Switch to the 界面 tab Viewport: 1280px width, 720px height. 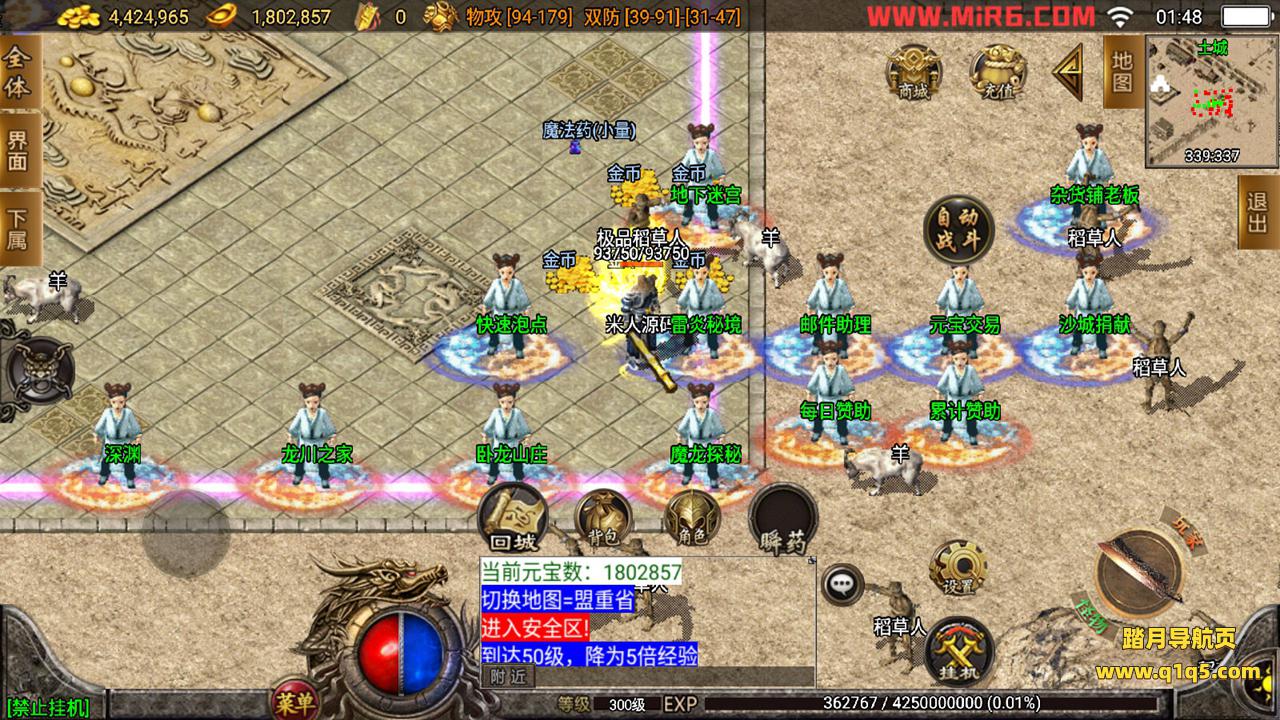pos(19,150)
